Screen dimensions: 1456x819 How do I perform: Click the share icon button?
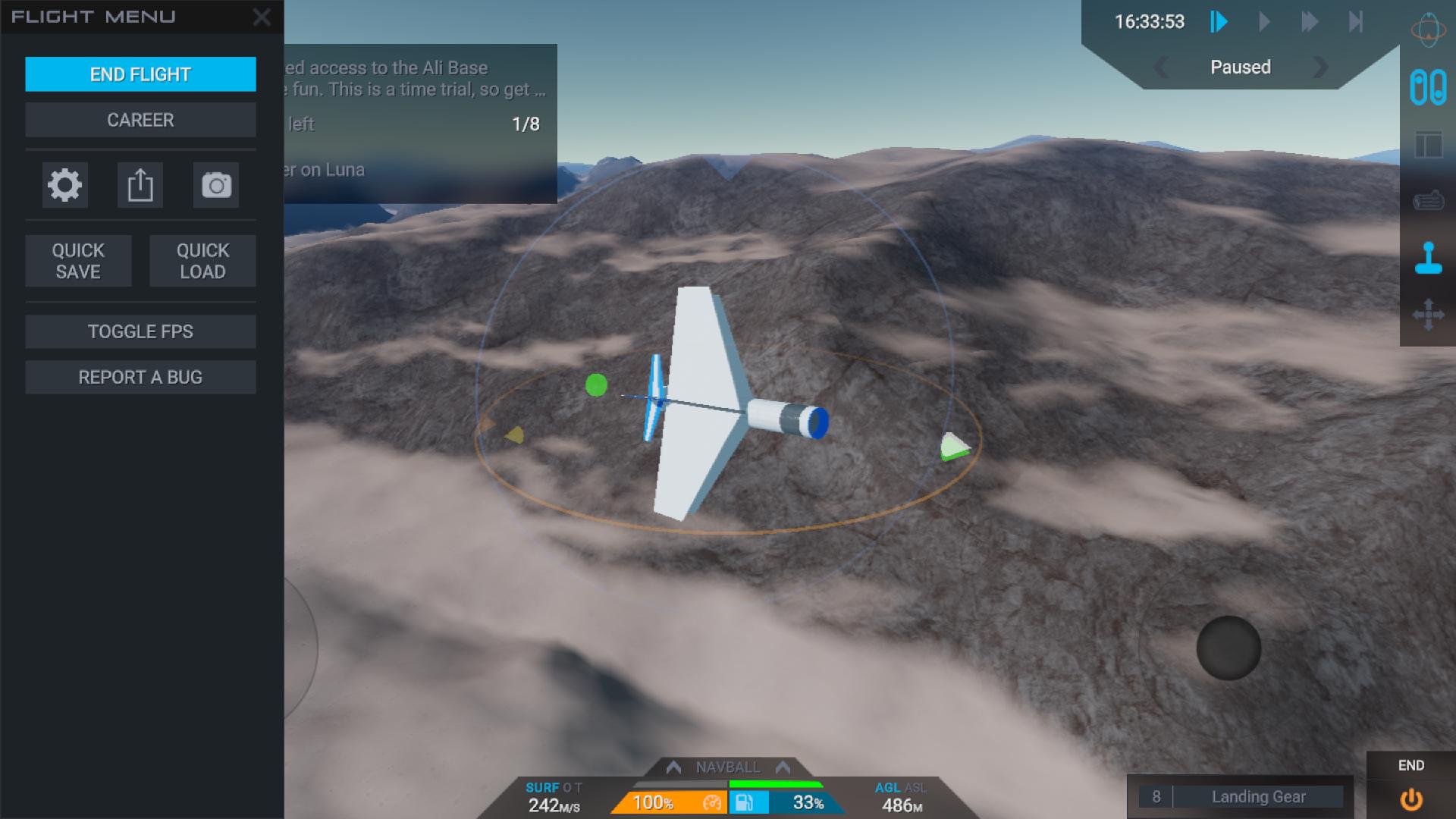pos(140,185)
